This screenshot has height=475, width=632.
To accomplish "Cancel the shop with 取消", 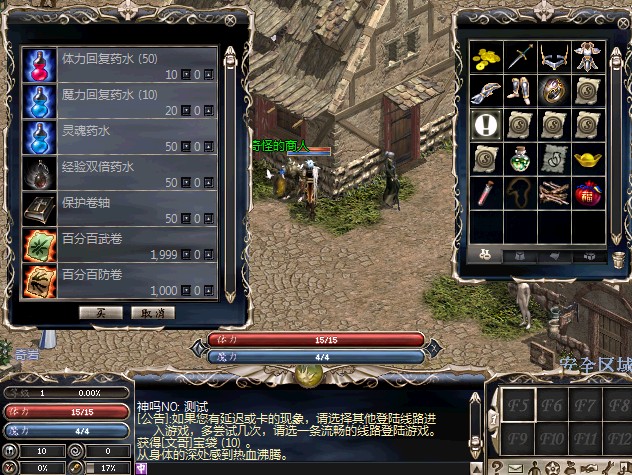I will pos(153,313).
